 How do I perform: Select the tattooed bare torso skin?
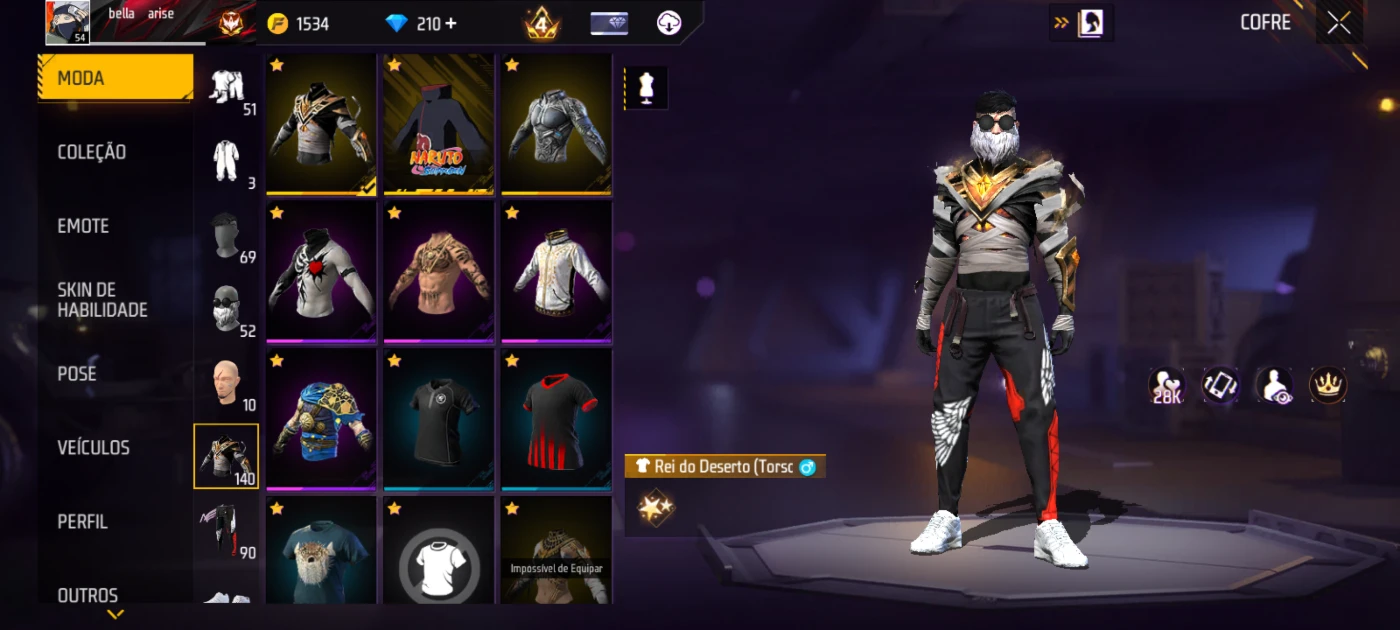coord(439,271)
